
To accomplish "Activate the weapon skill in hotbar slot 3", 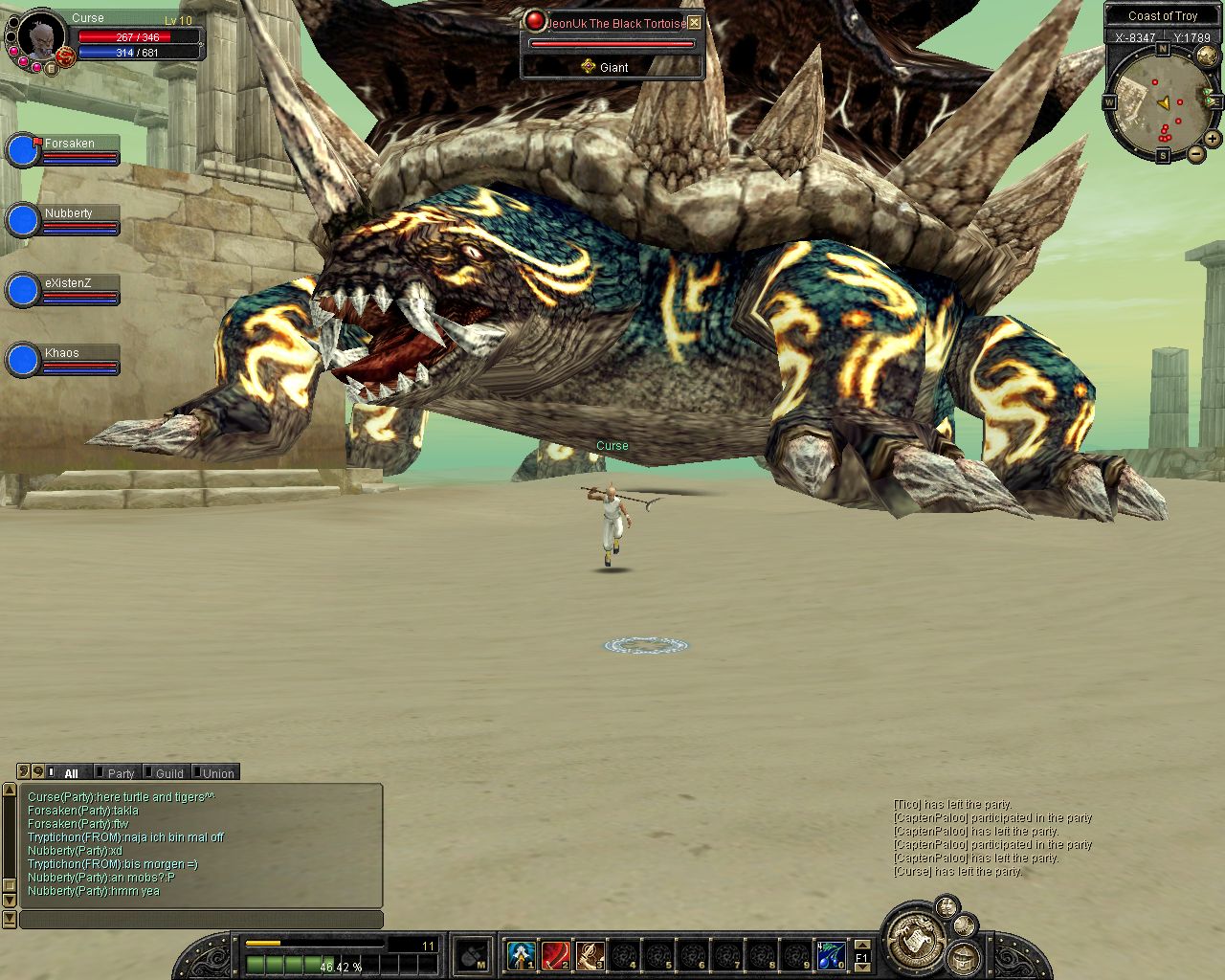I will (x=590, y=954).
